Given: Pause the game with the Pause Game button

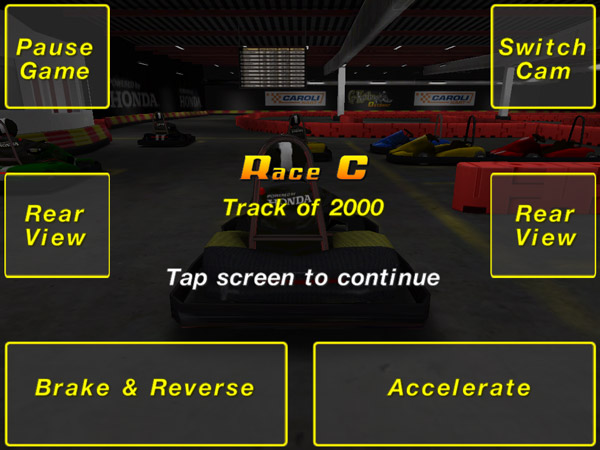Looking at the screenshot, I should (56, 58).
